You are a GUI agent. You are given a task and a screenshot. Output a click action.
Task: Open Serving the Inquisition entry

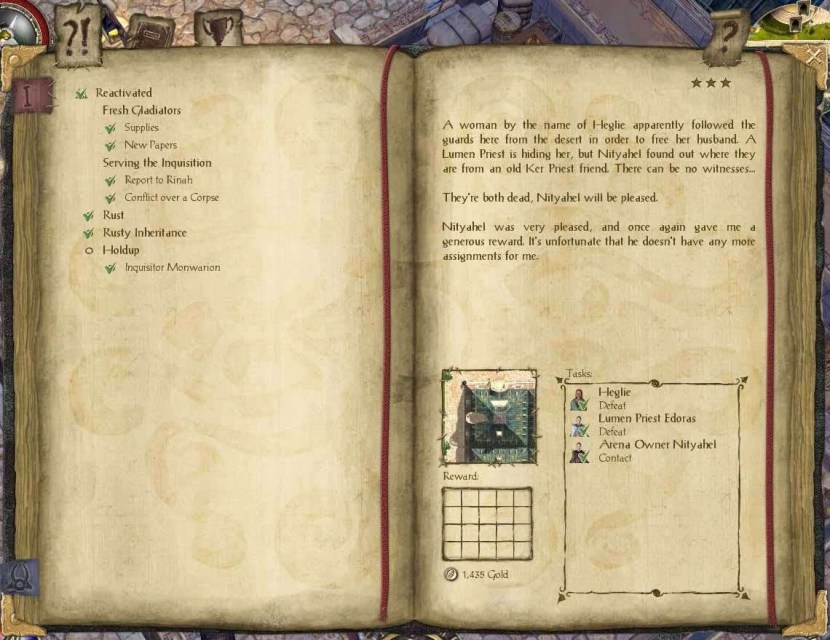tap(156, 163)
